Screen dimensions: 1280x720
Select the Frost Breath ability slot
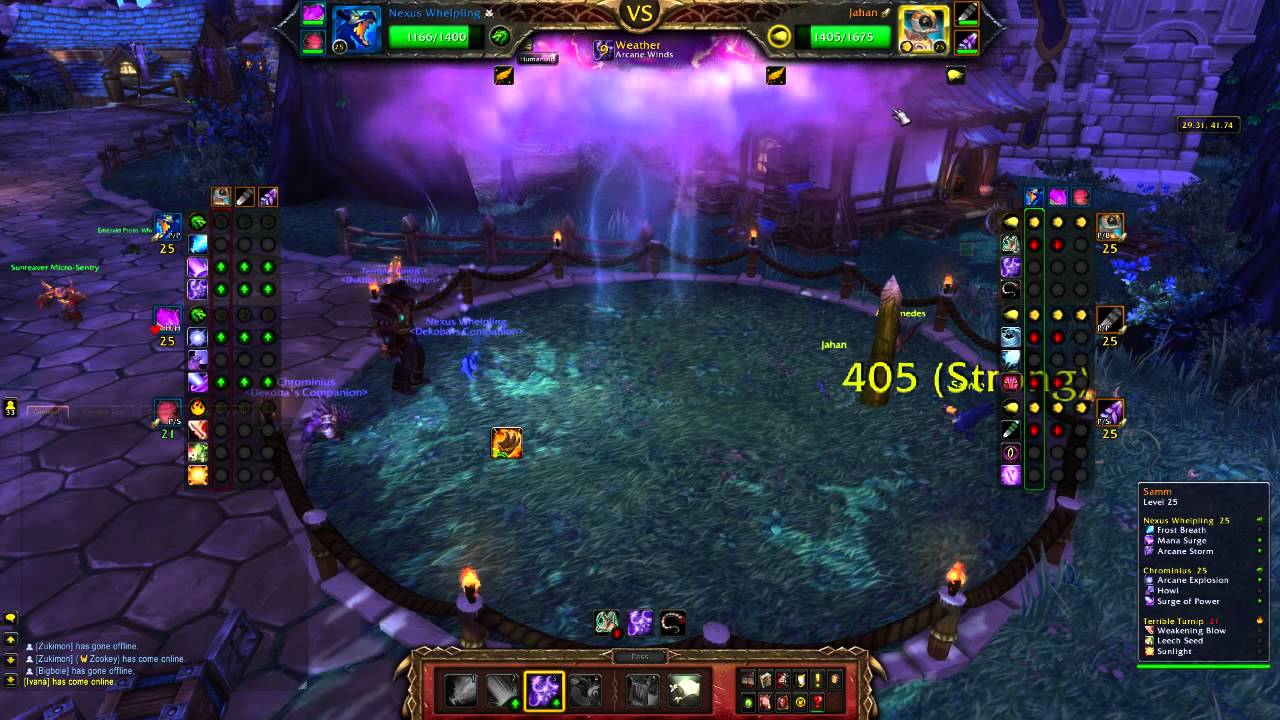(460, 688)
